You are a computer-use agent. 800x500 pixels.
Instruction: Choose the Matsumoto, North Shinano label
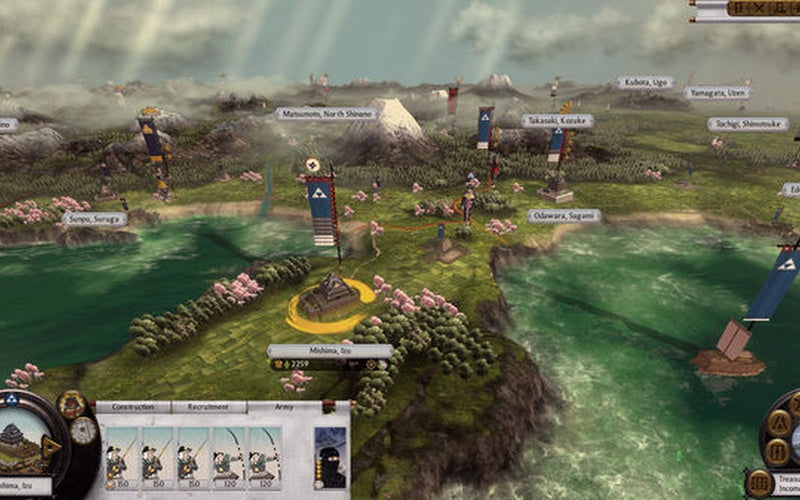[x=326, y=114]
